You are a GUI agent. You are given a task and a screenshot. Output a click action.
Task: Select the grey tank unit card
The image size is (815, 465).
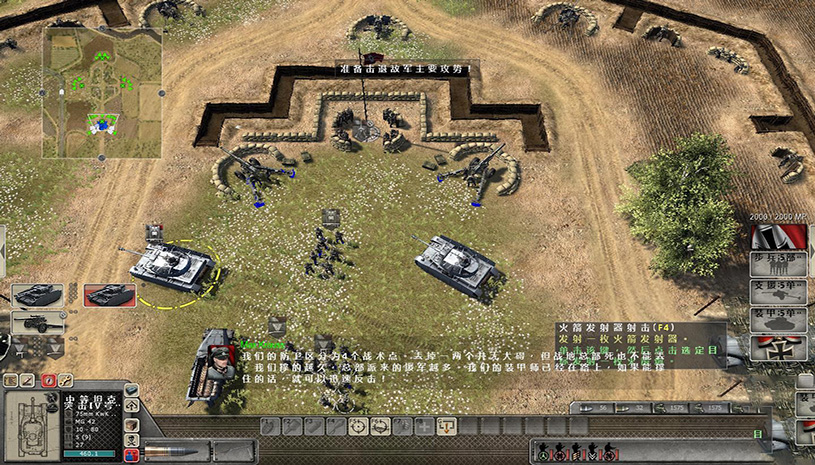click(37, 295)
